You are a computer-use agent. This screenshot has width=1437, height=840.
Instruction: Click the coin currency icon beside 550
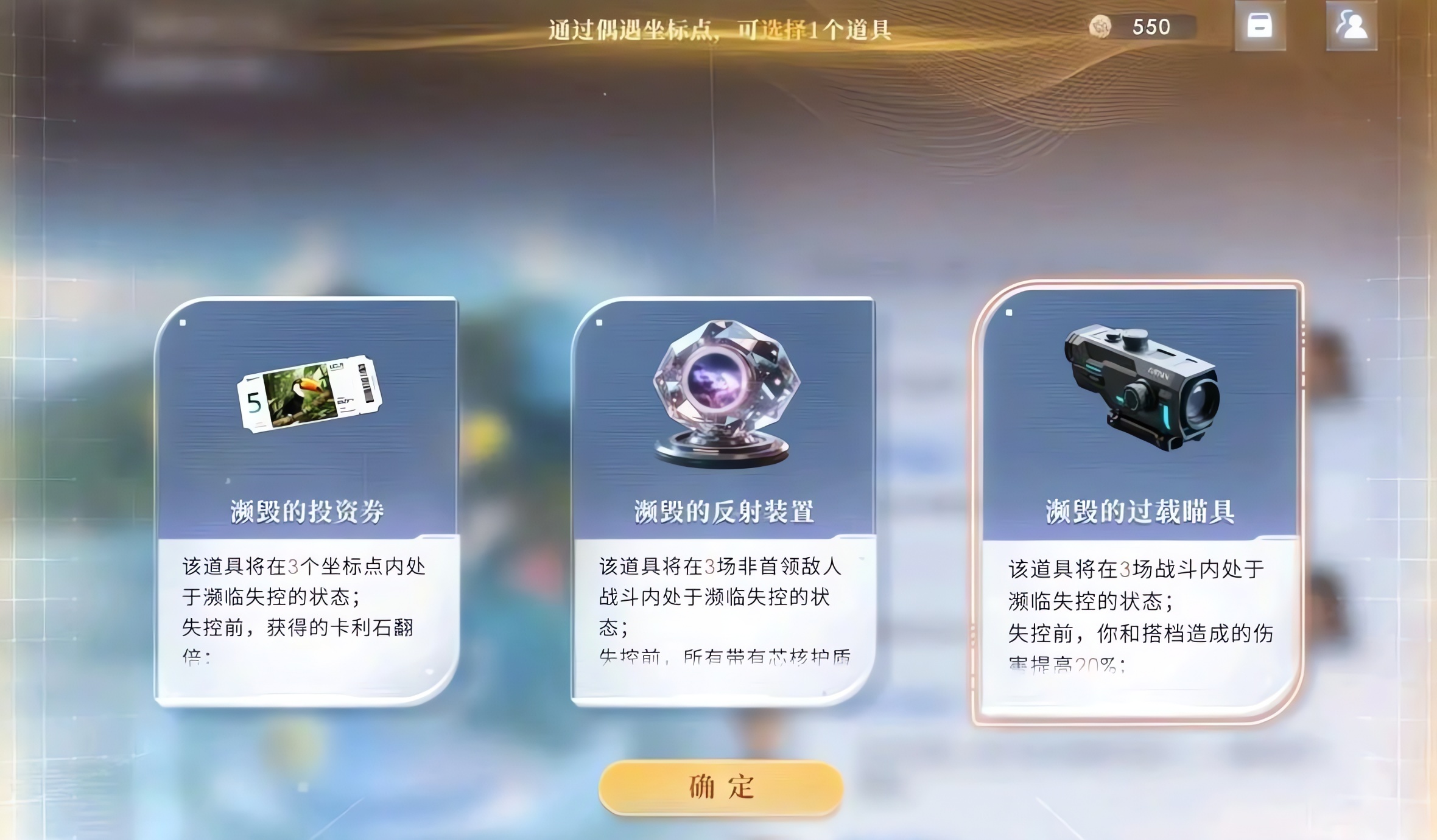[x=1101, y=27]
